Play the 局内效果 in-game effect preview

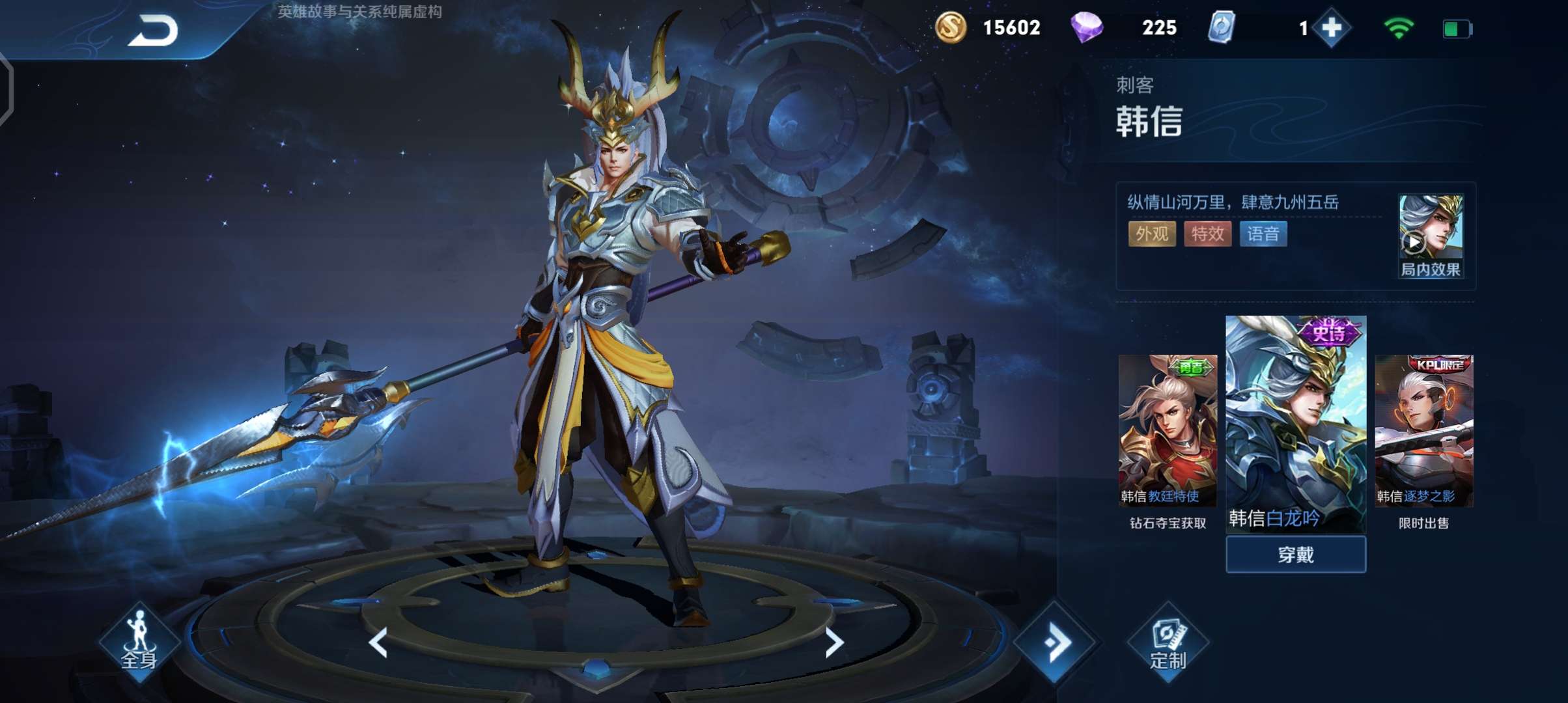[1430, 237]
